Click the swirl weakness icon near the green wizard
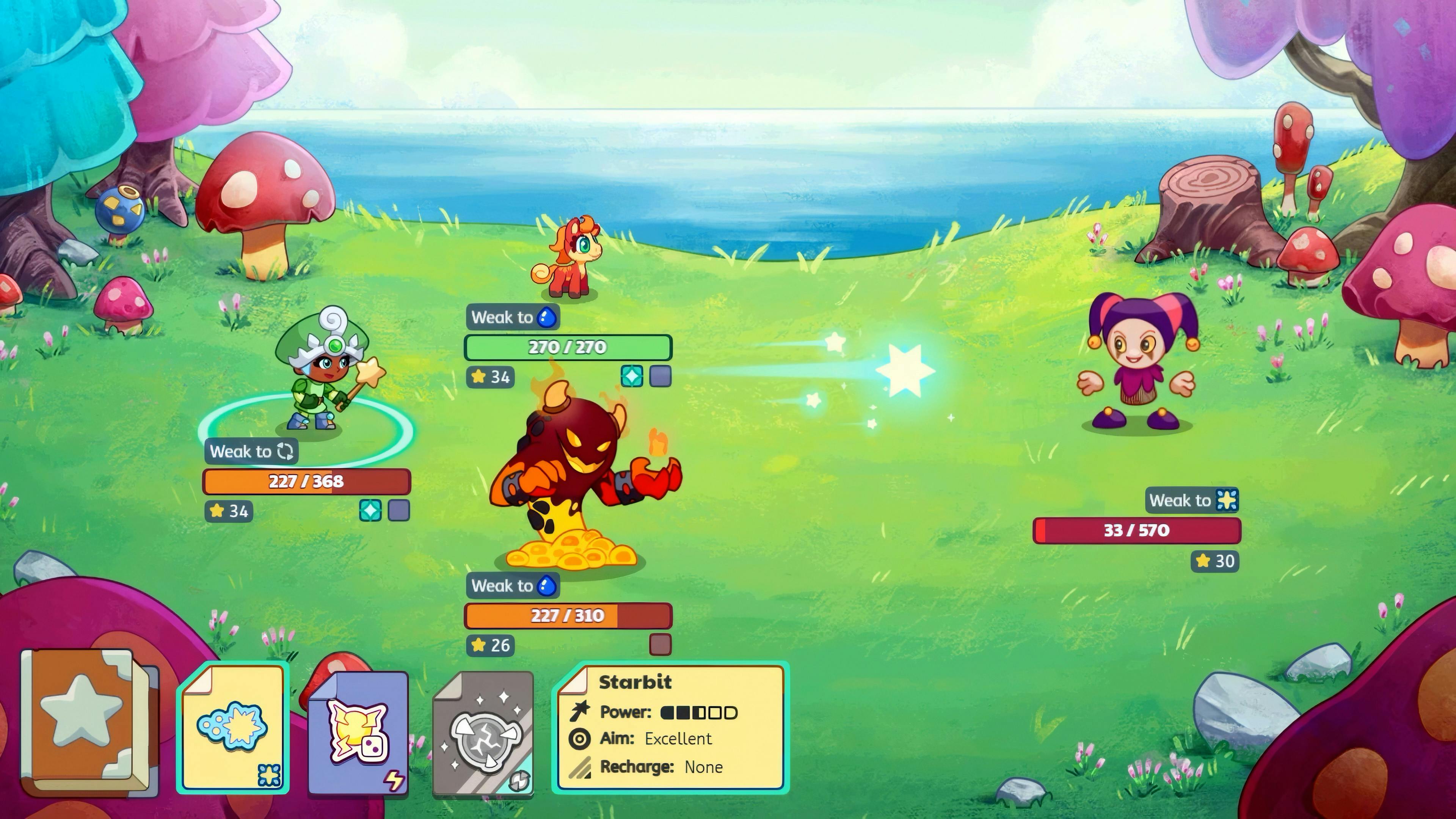The image size is (1456, 819). 286,451
